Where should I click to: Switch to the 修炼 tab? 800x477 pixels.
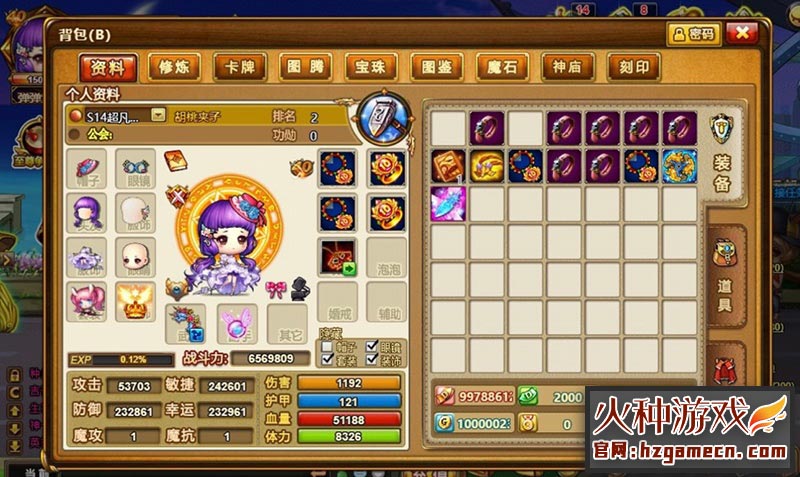pos(174,67)
